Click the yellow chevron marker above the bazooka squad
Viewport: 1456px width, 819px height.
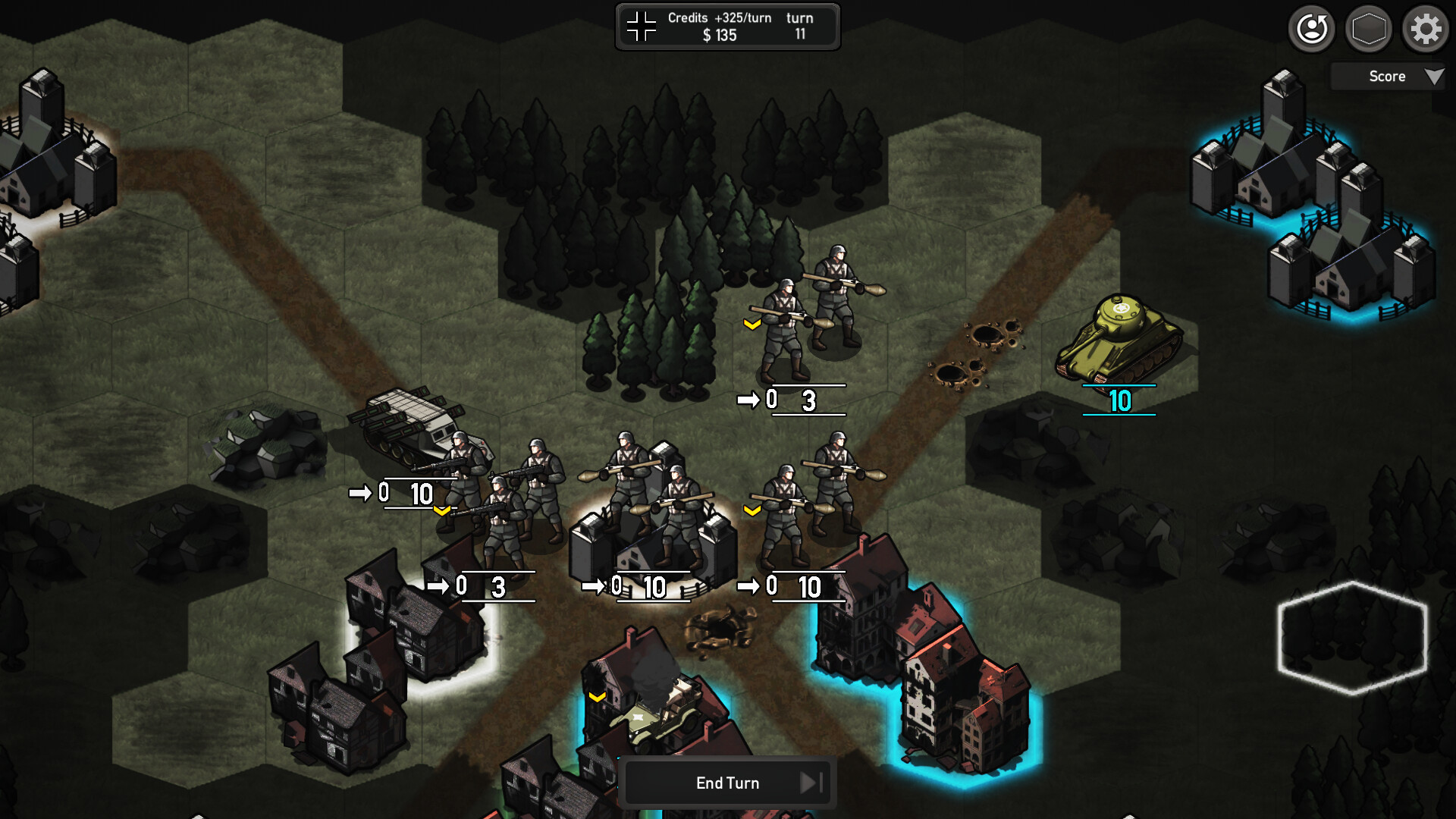[x=751, y=325]
